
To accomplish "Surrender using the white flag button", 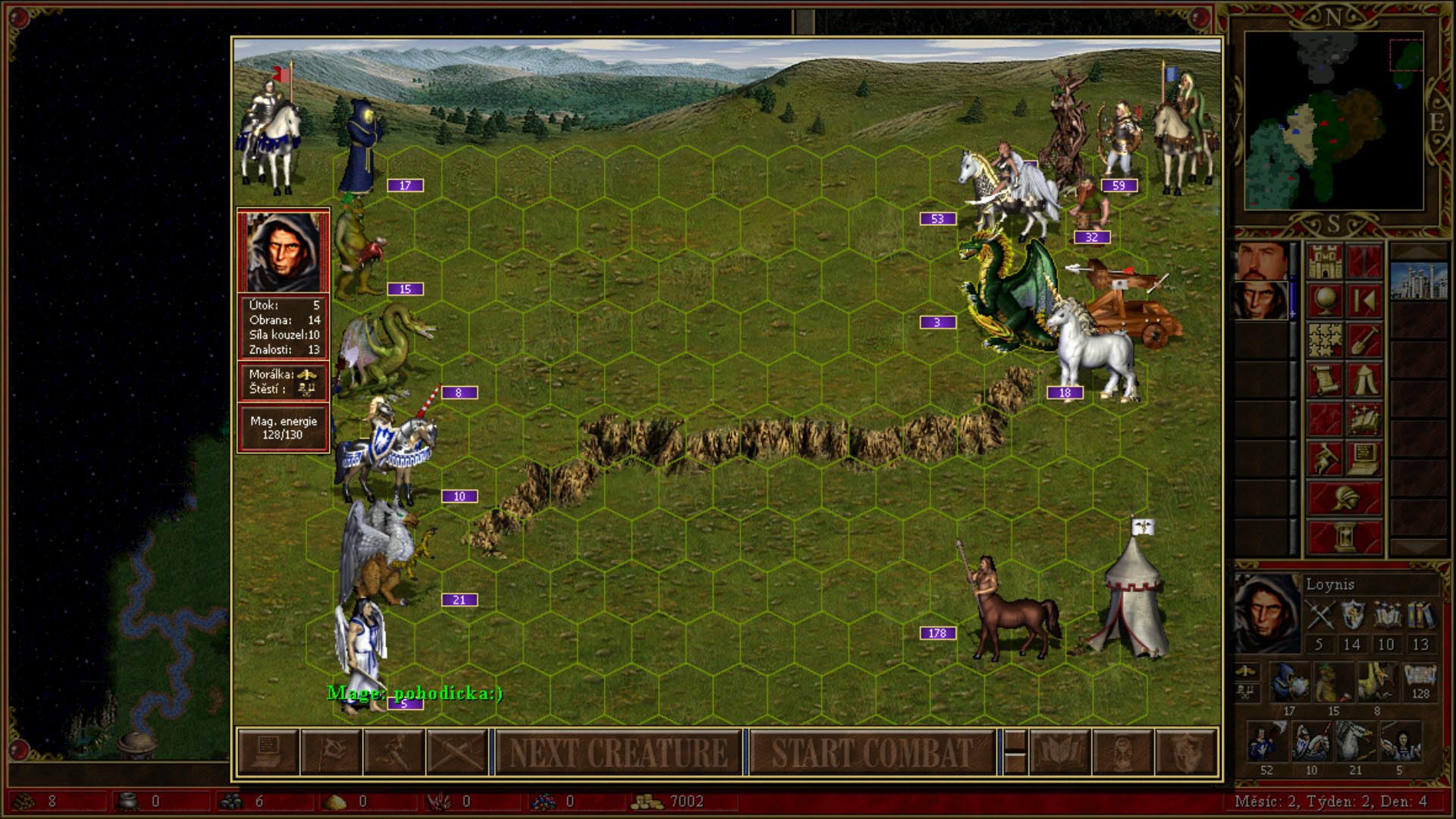I will (x=331, y=752).
